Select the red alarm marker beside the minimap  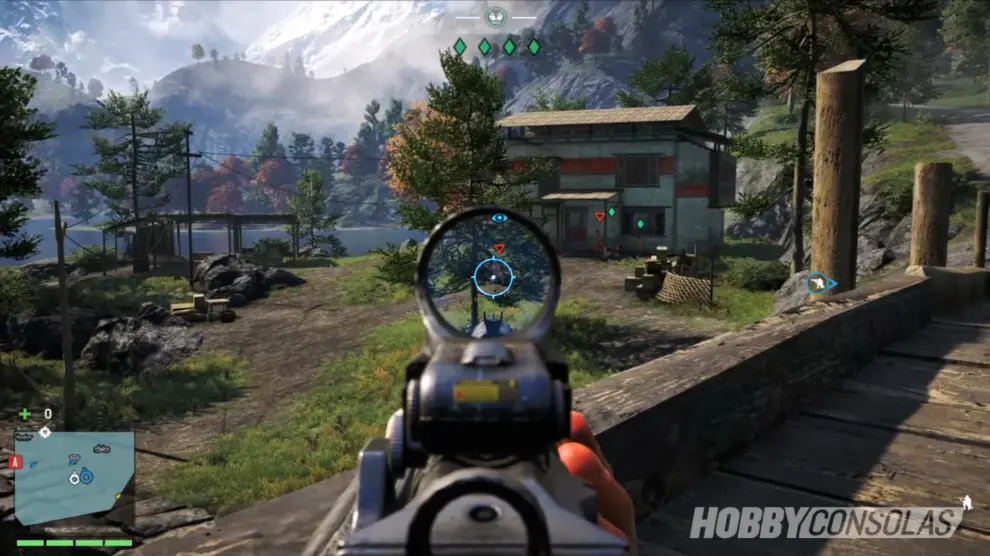point(14,462)
